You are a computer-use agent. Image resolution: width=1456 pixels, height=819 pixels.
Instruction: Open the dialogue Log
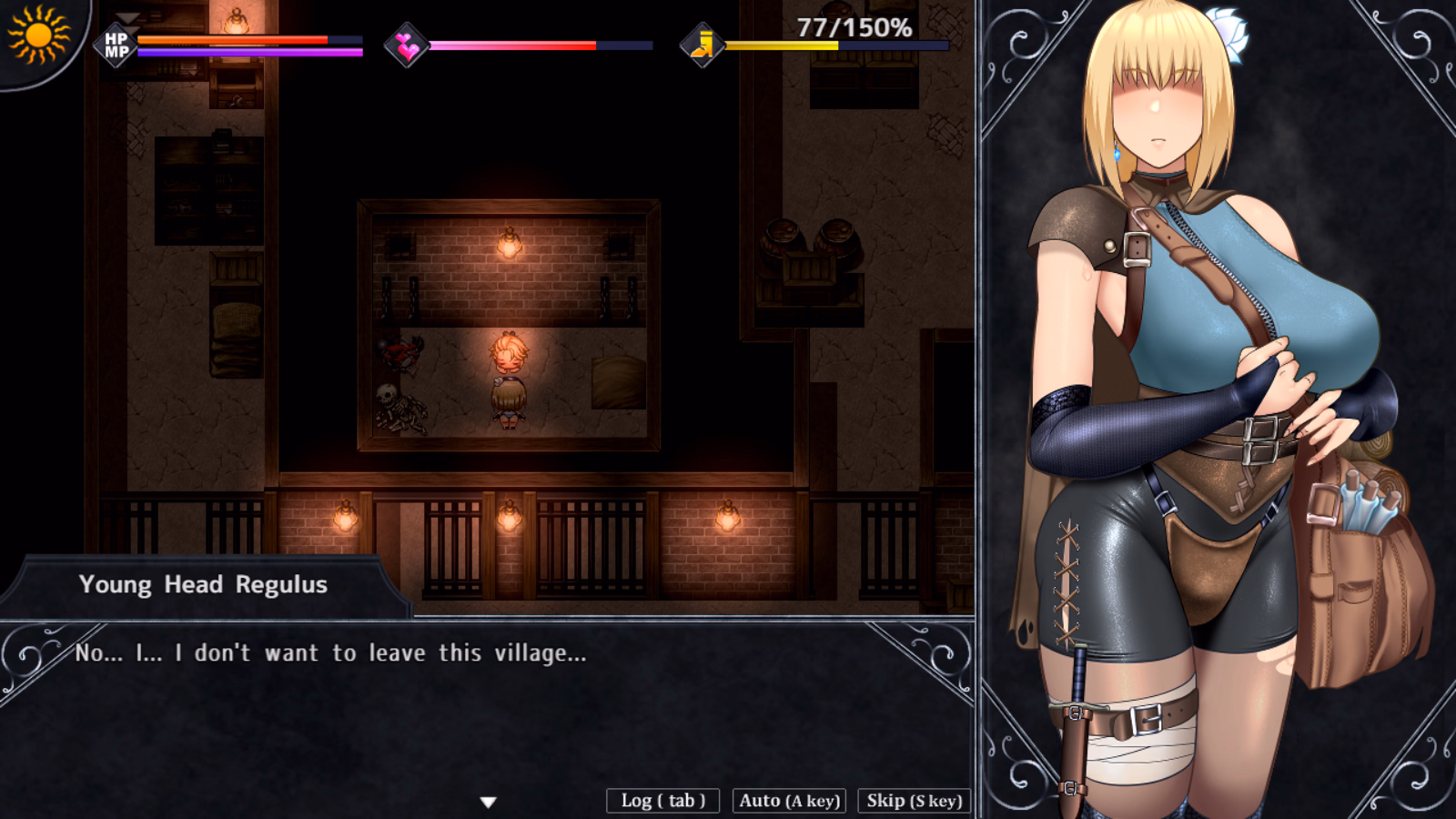click(x=662, y=801)
